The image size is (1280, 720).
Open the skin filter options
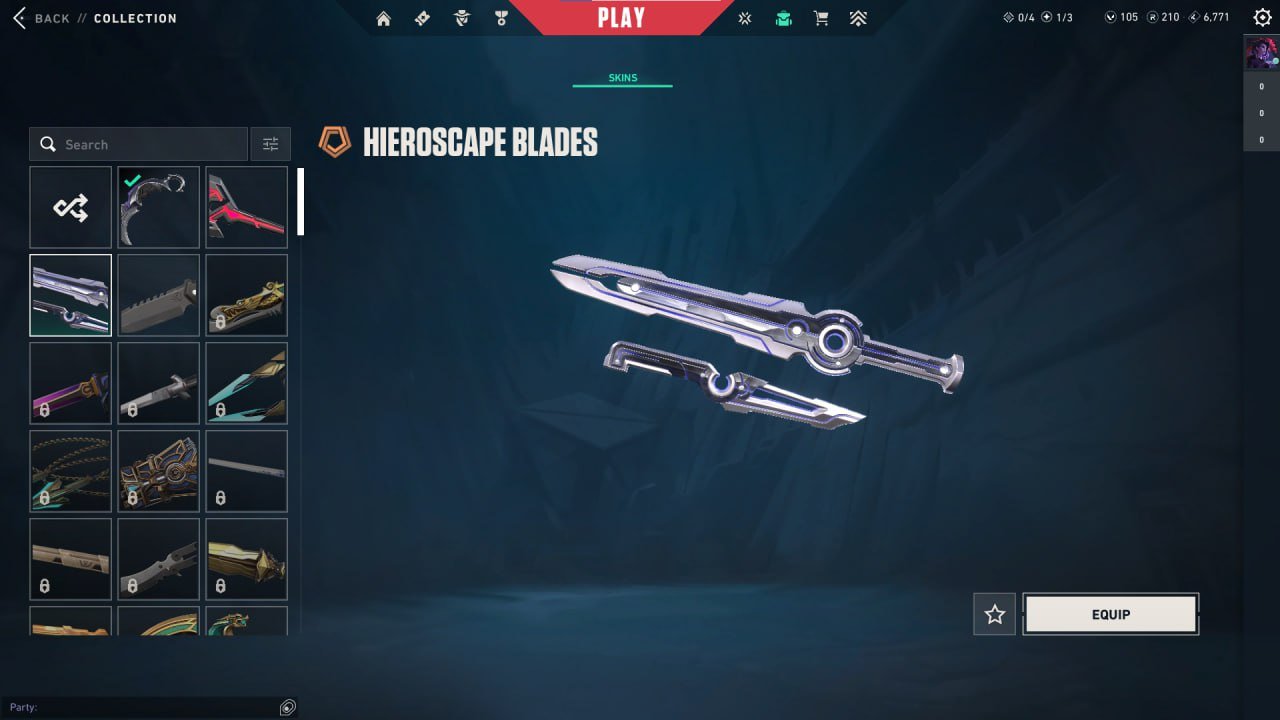[270, 143]
